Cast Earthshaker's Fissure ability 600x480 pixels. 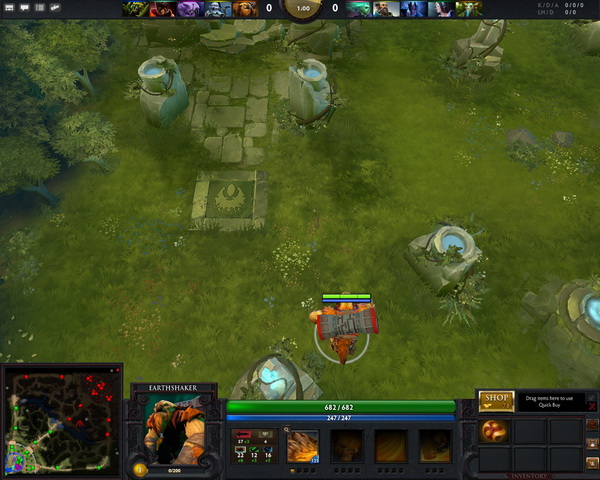point(303,446)
